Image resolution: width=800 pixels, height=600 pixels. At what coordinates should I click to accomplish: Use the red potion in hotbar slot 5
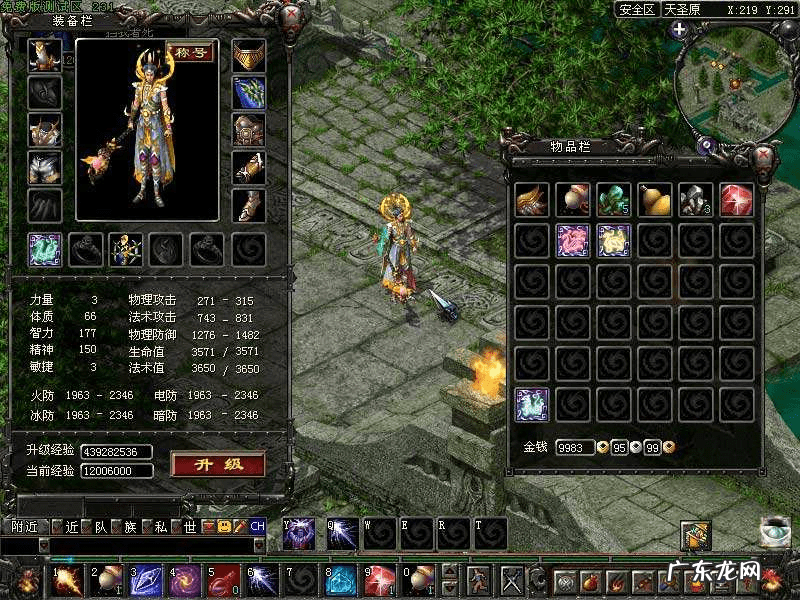pos(226,578)
